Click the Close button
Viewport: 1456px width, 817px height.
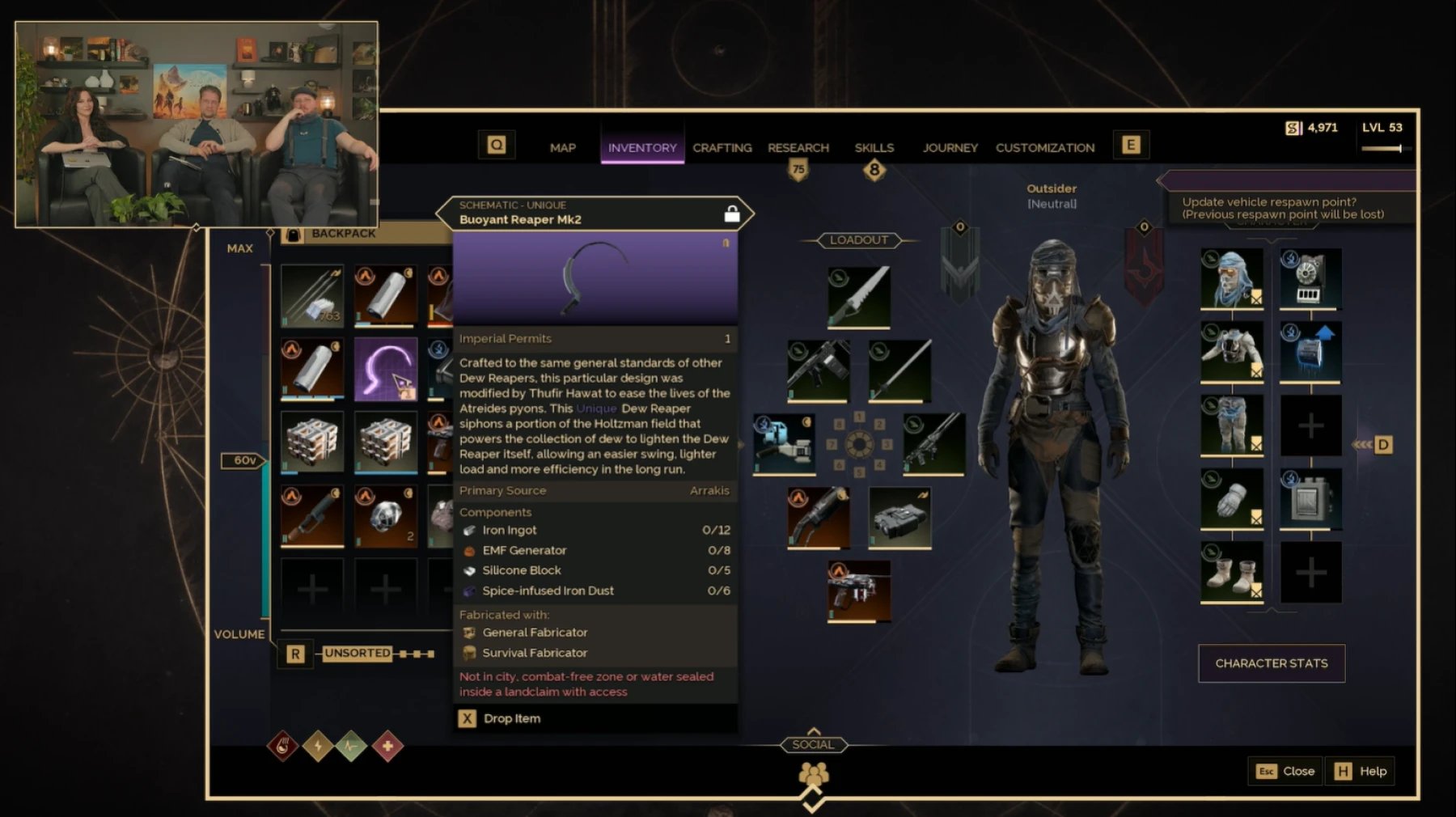1285,771
